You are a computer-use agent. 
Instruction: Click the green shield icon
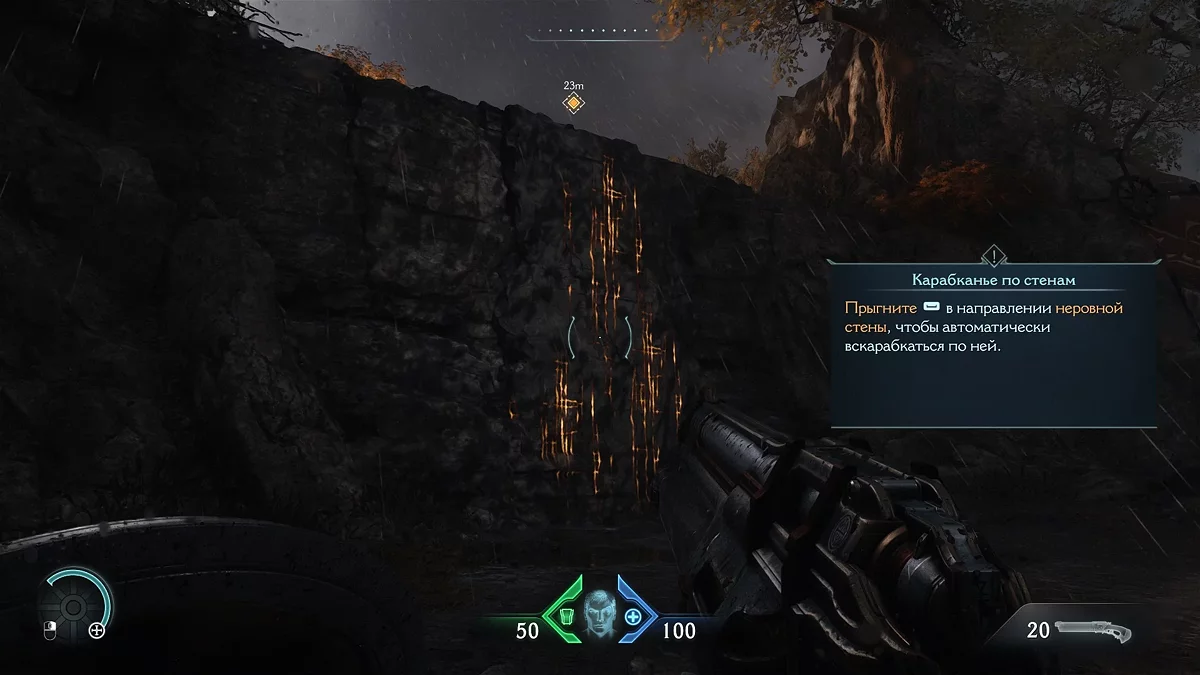(x=566, y=615)
